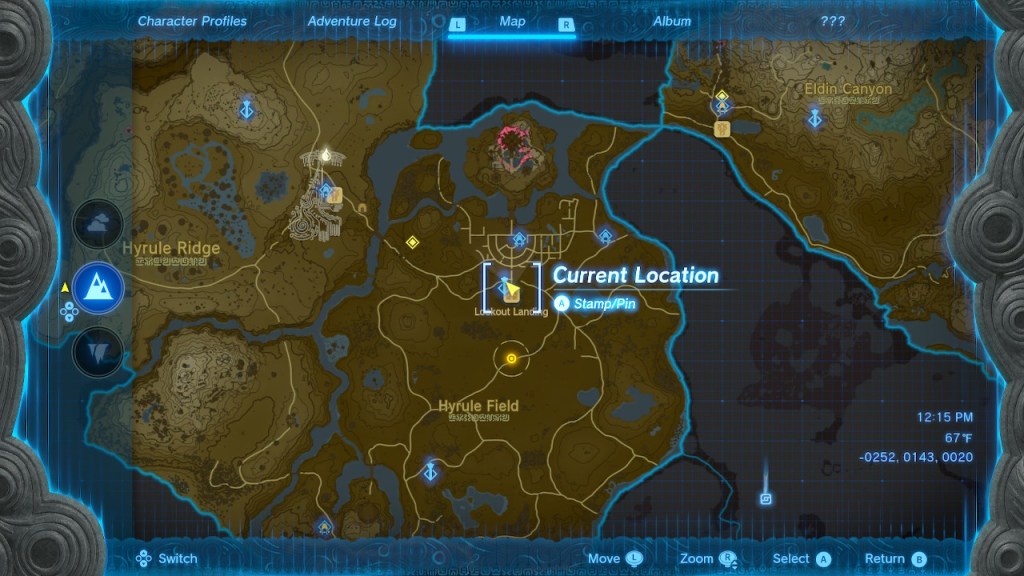The image size is (1024, 576).
Task: Switch to the Album tab
Action: pyautogui.click(x=672, y=21)
